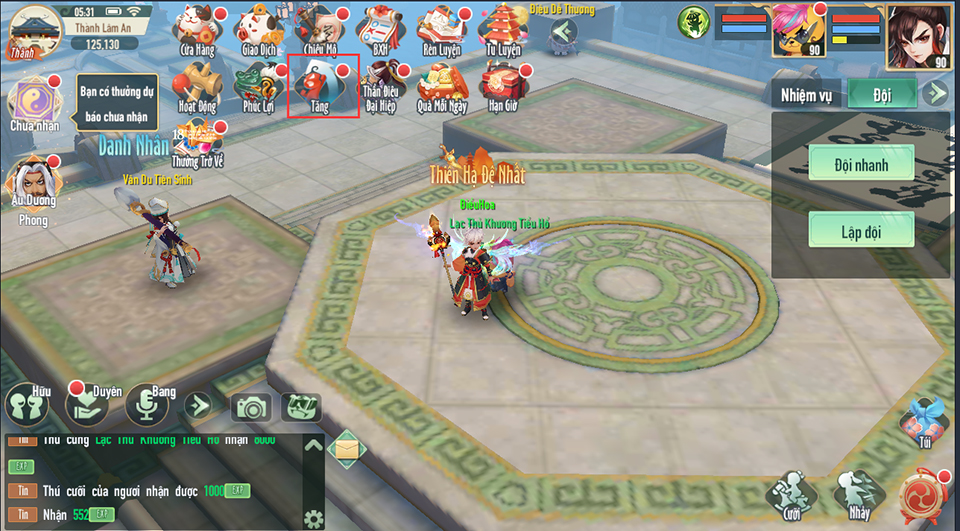This screenshot has width=960, height=531.
Task: Open the BXH ranking scroll
Action: (379, 29)
